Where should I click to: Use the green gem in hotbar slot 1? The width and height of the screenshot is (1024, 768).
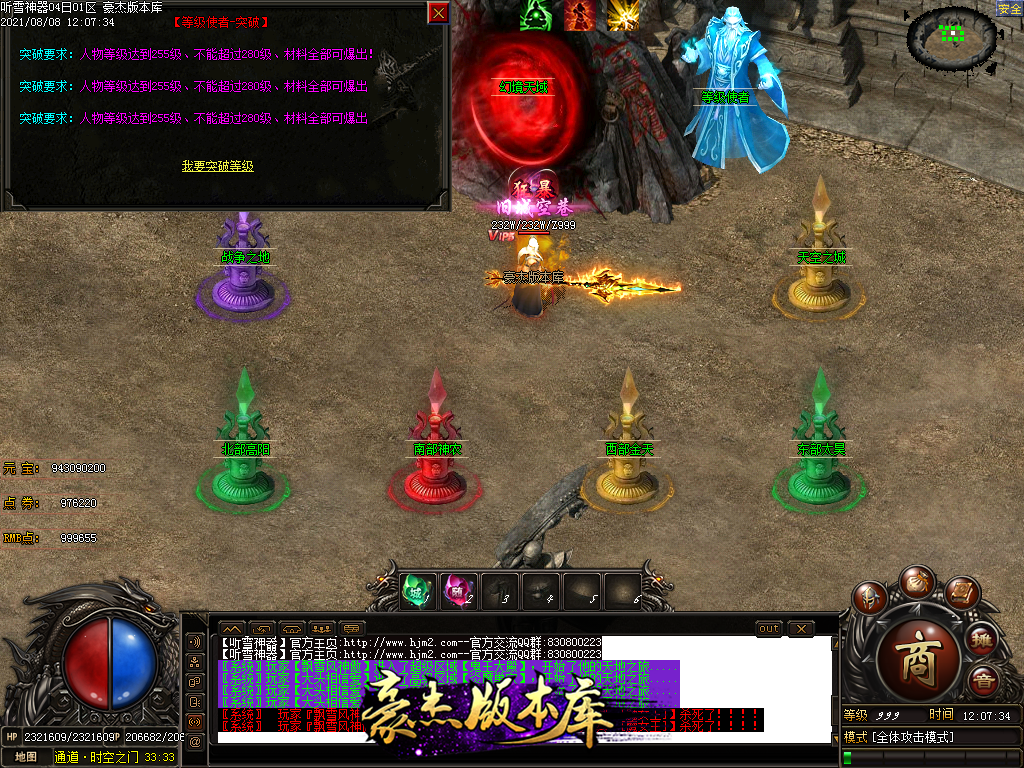point(416,591)
